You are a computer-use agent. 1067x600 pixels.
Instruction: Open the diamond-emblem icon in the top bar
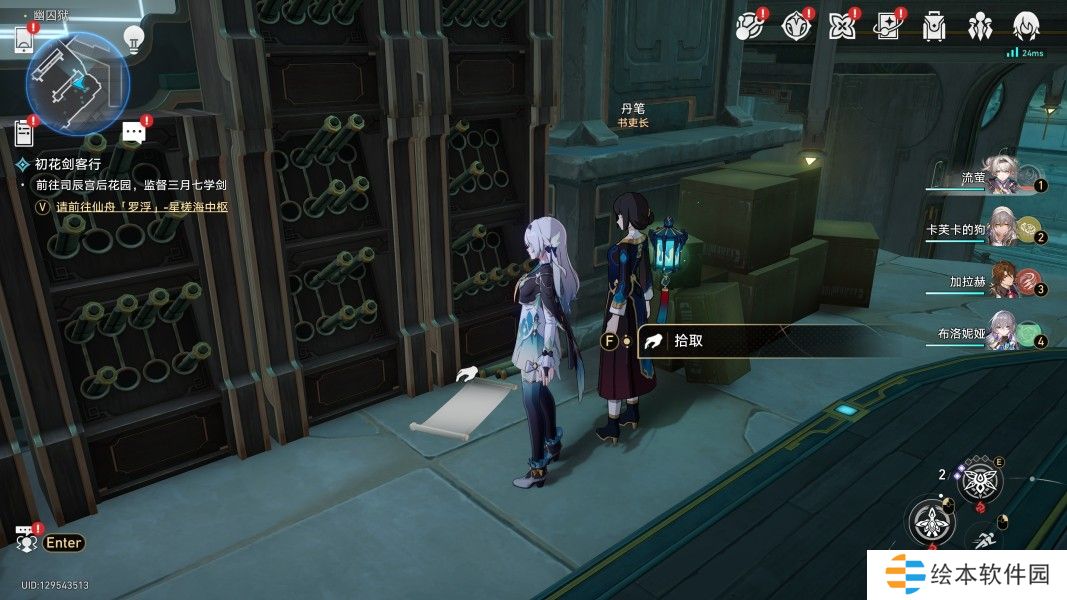[x=795, y=27]
